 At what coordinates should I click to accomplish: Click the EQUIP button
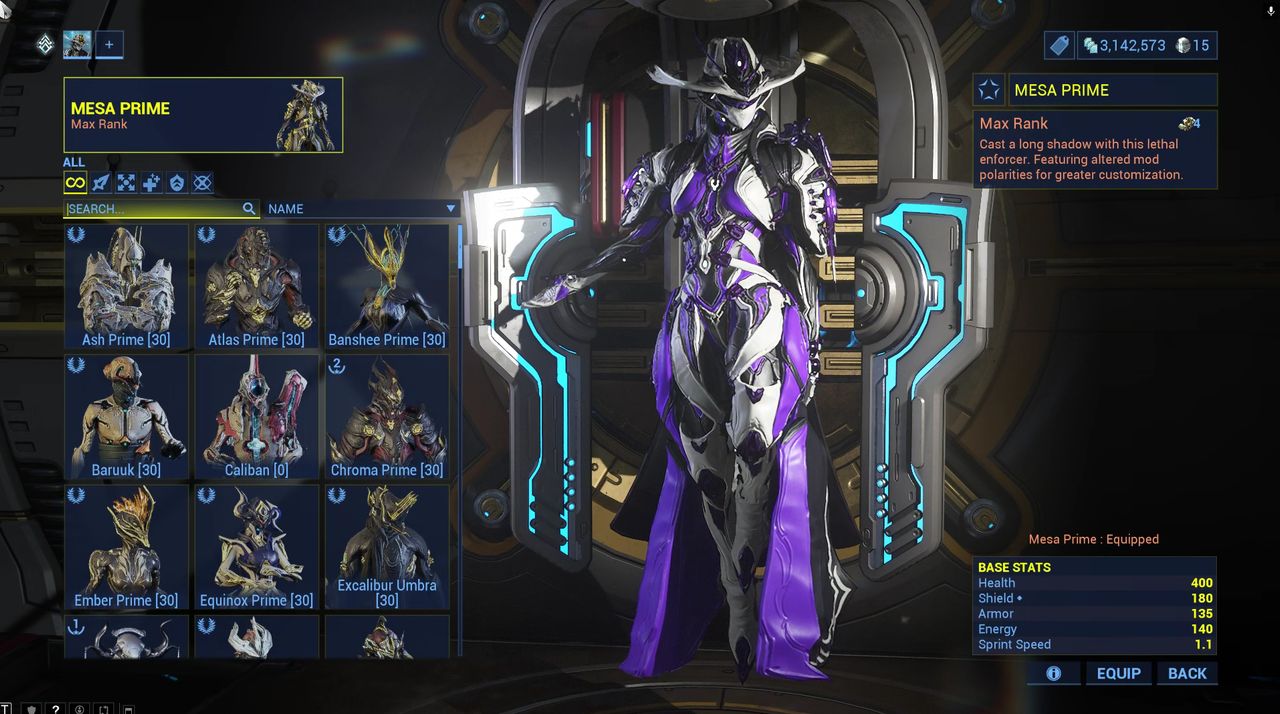[x=1118, y=674]
